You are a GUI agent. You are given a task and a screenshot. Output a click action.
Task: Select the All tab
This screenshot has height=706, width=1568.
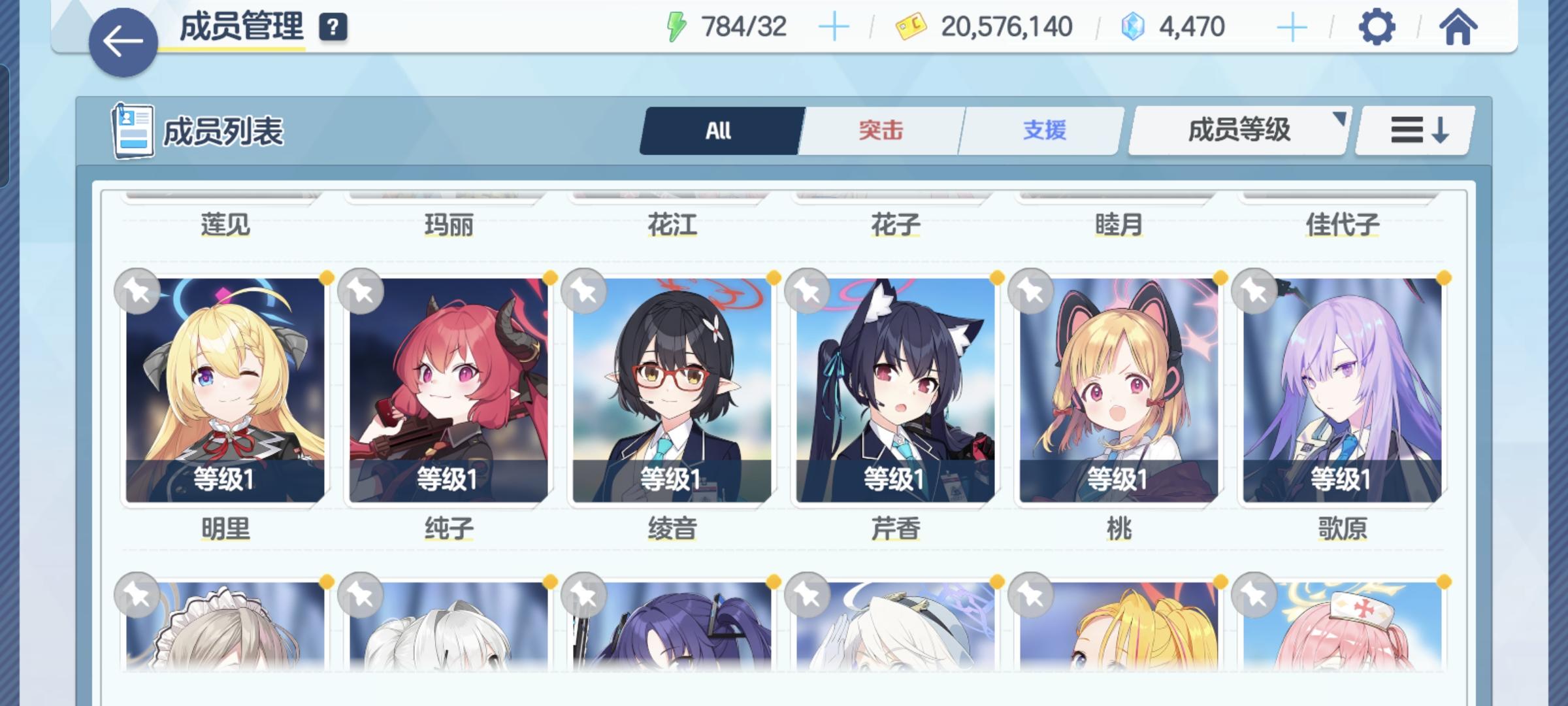tap(719, 129)
